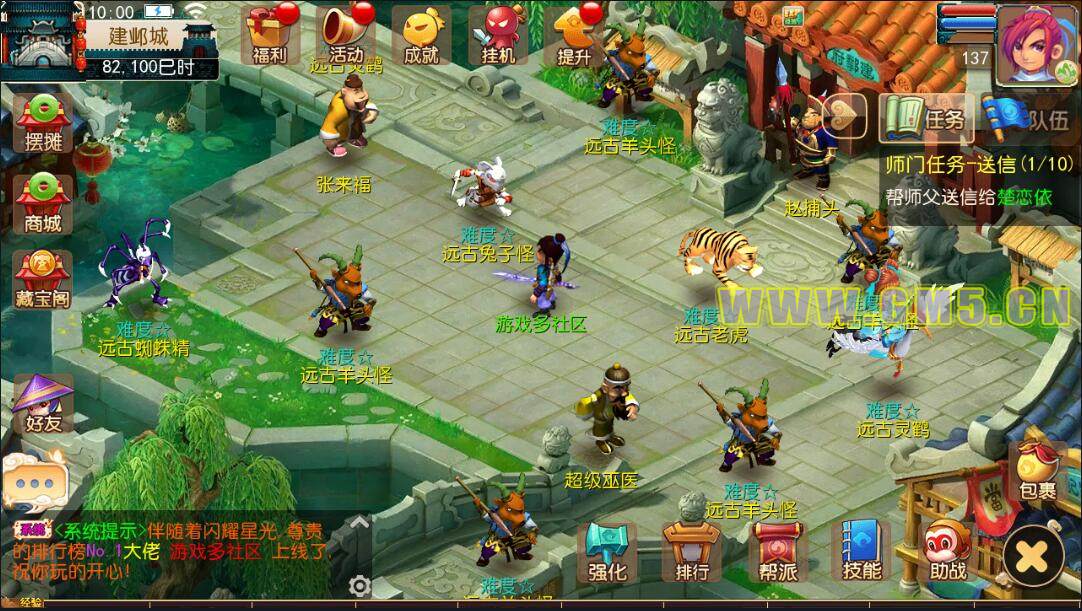Collapse the bottom menu with the X button
1082x611 pixels.
pos(1035,554)
